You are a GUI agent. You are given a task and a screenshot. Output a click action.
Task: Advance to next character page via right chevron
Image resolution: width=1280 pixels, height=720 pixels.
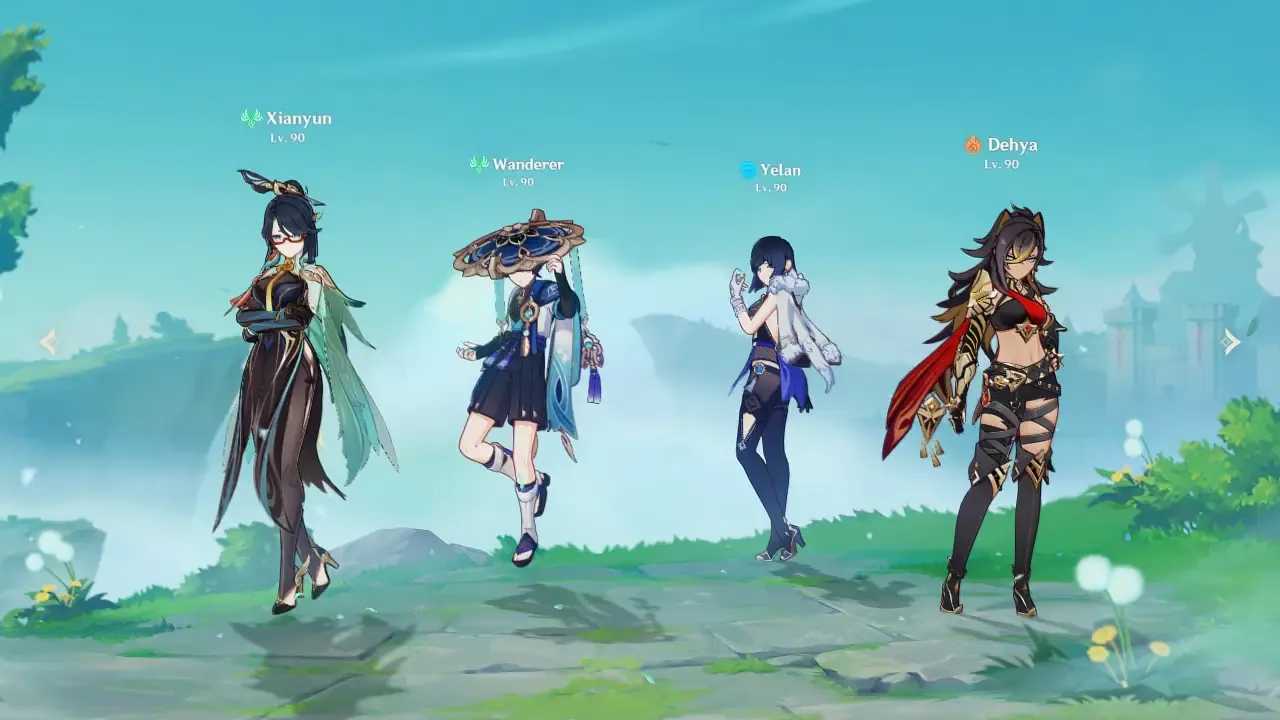click(x=1231, y=341)
